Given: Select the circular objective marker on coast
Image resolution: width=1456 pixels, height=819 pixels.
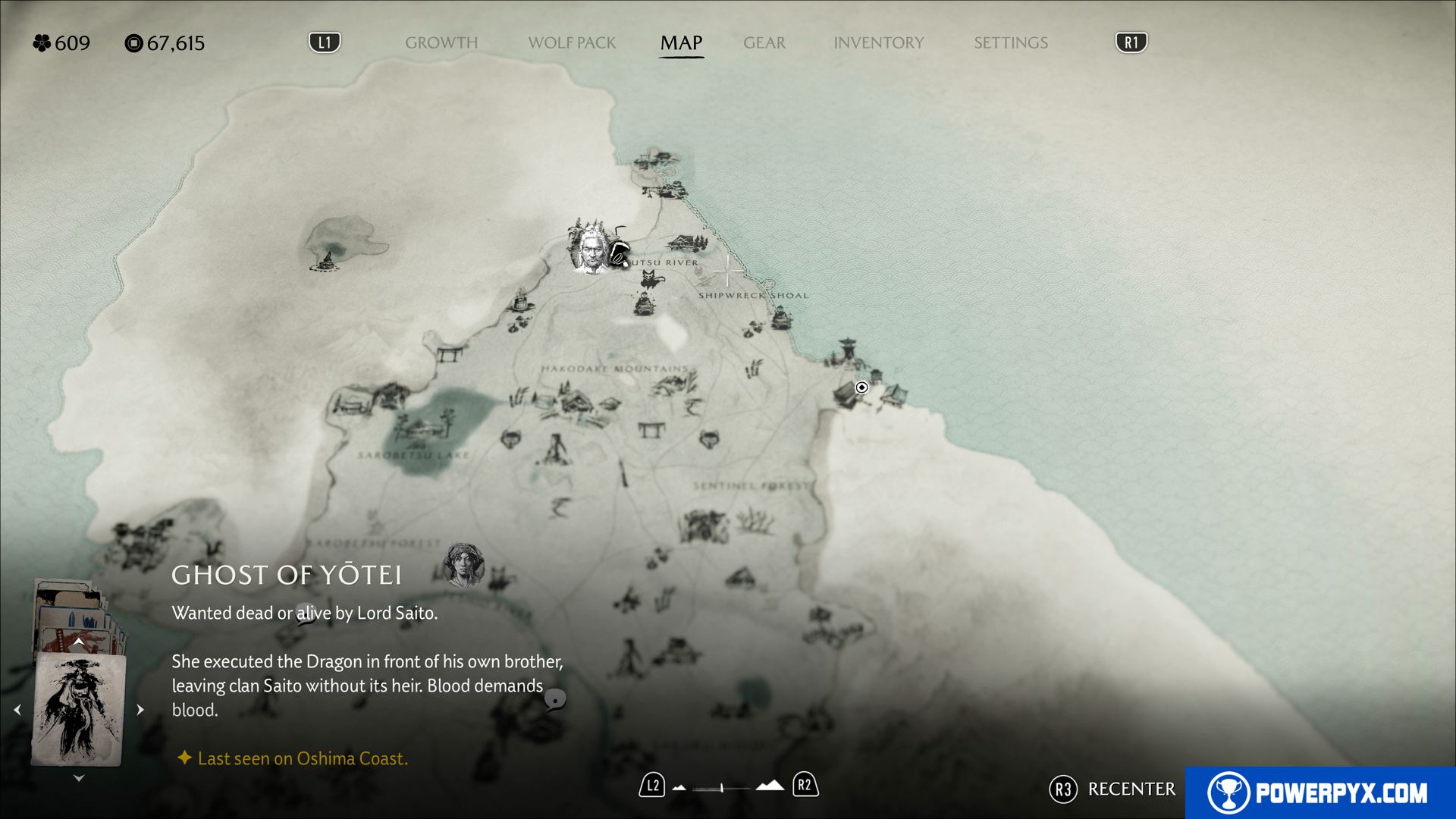Looking at the screenshot, I should tap(861, 388).
